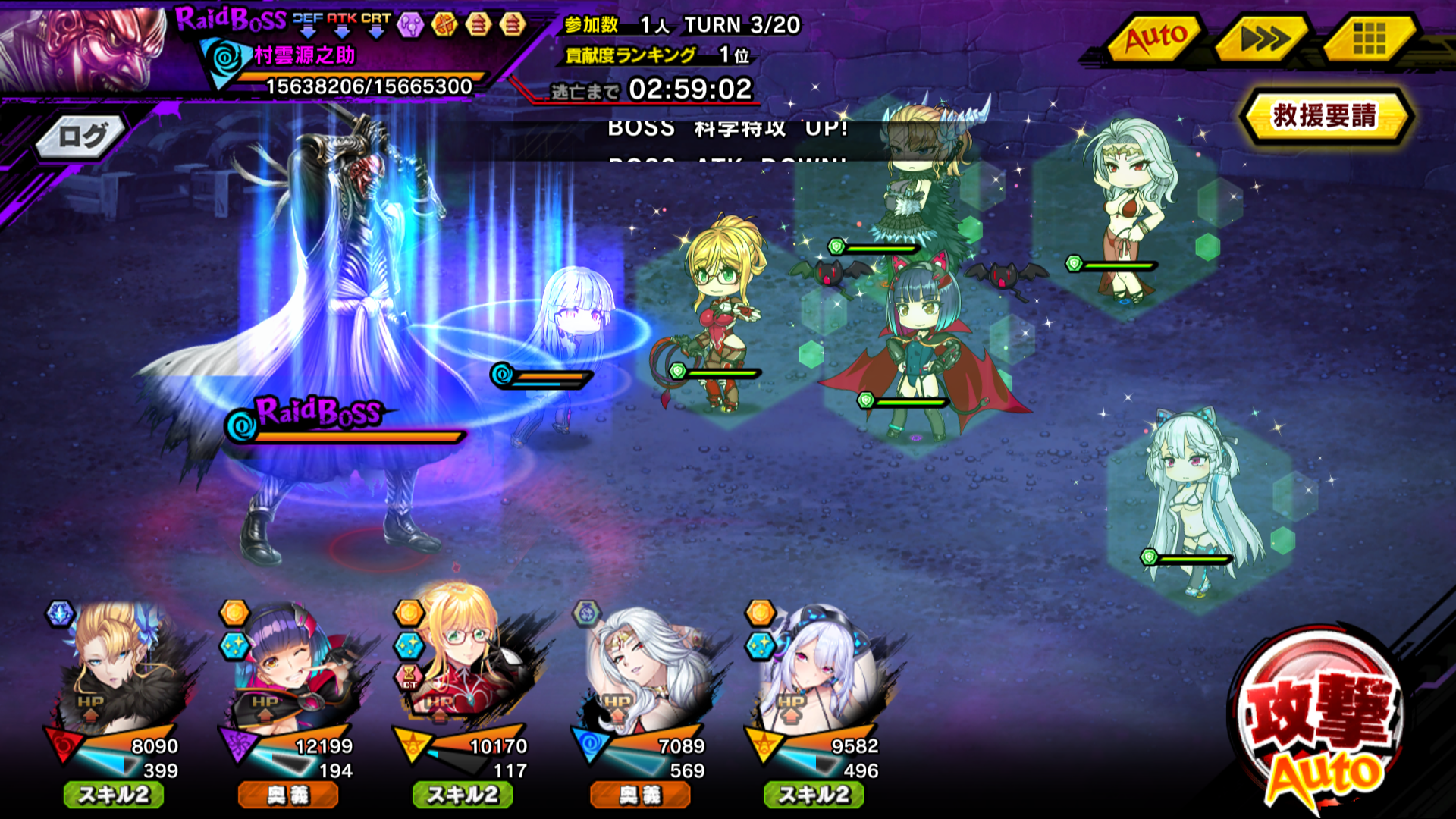Open the grid menu button

click(x=1369, y=38)
